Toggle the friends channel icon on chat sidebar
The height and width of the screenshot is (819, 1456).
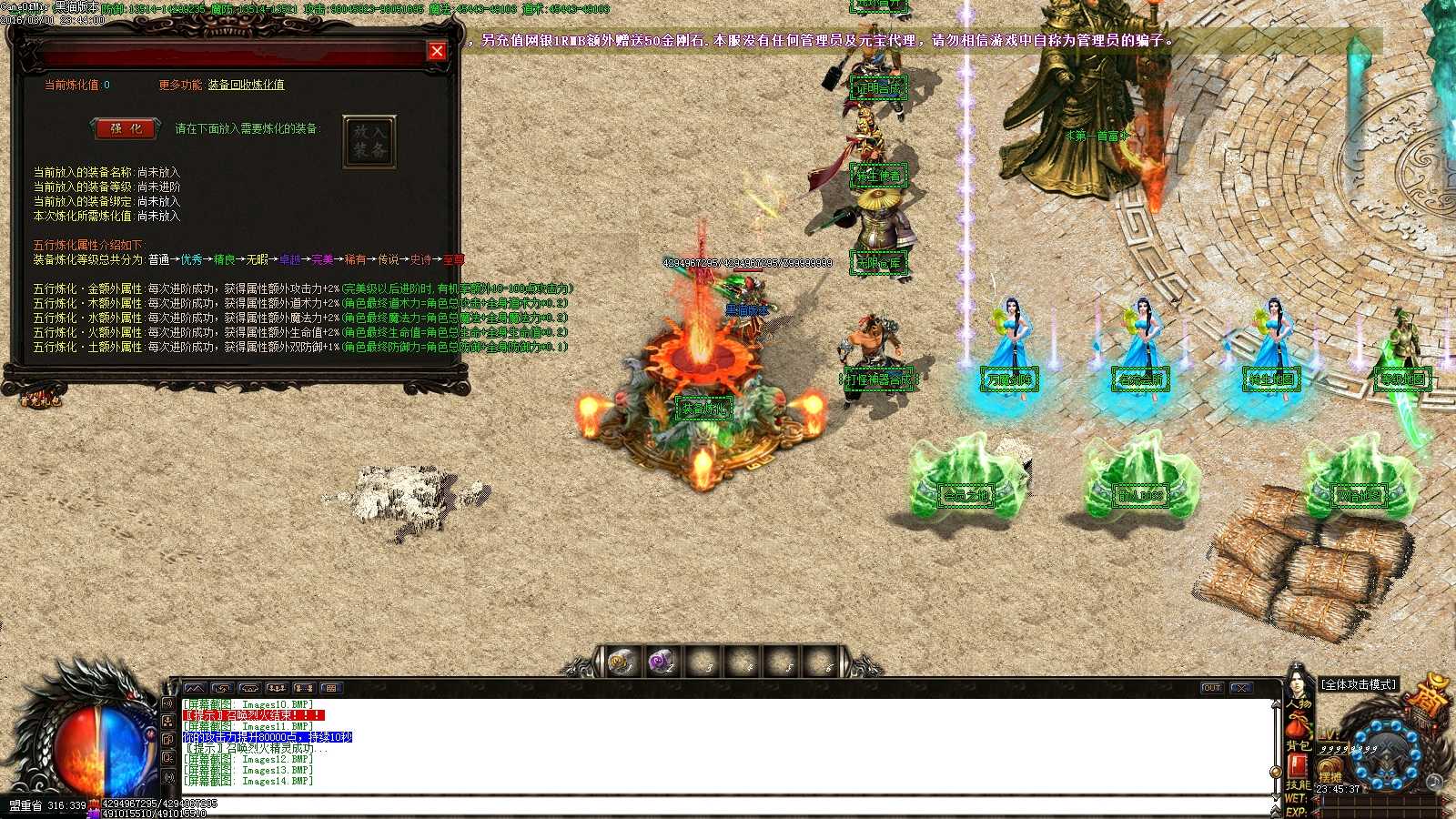point(168,721)
